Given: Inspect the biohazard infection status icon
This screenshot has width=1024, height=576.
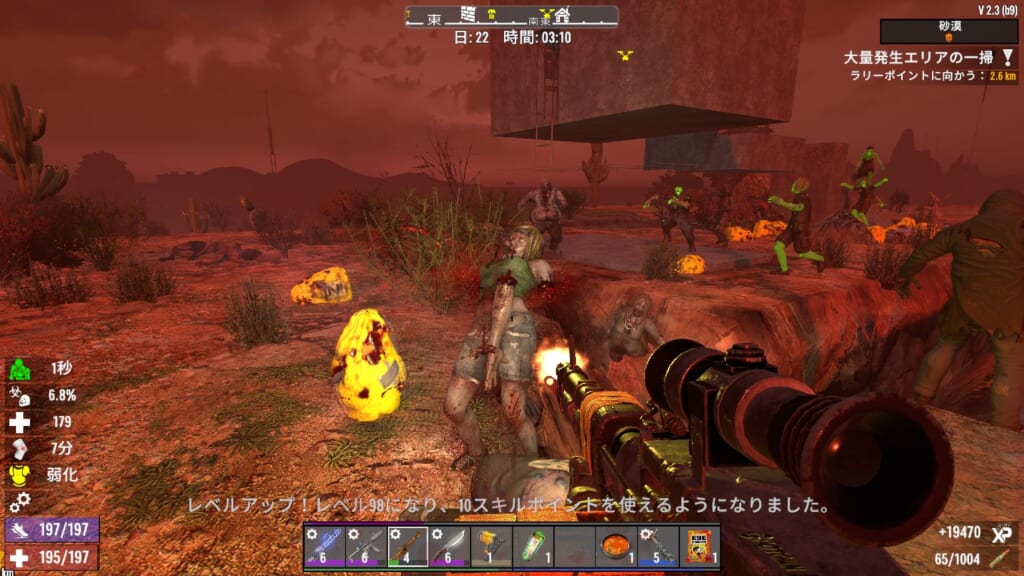Looking at the screenshot, I should [x=17, y=396].
